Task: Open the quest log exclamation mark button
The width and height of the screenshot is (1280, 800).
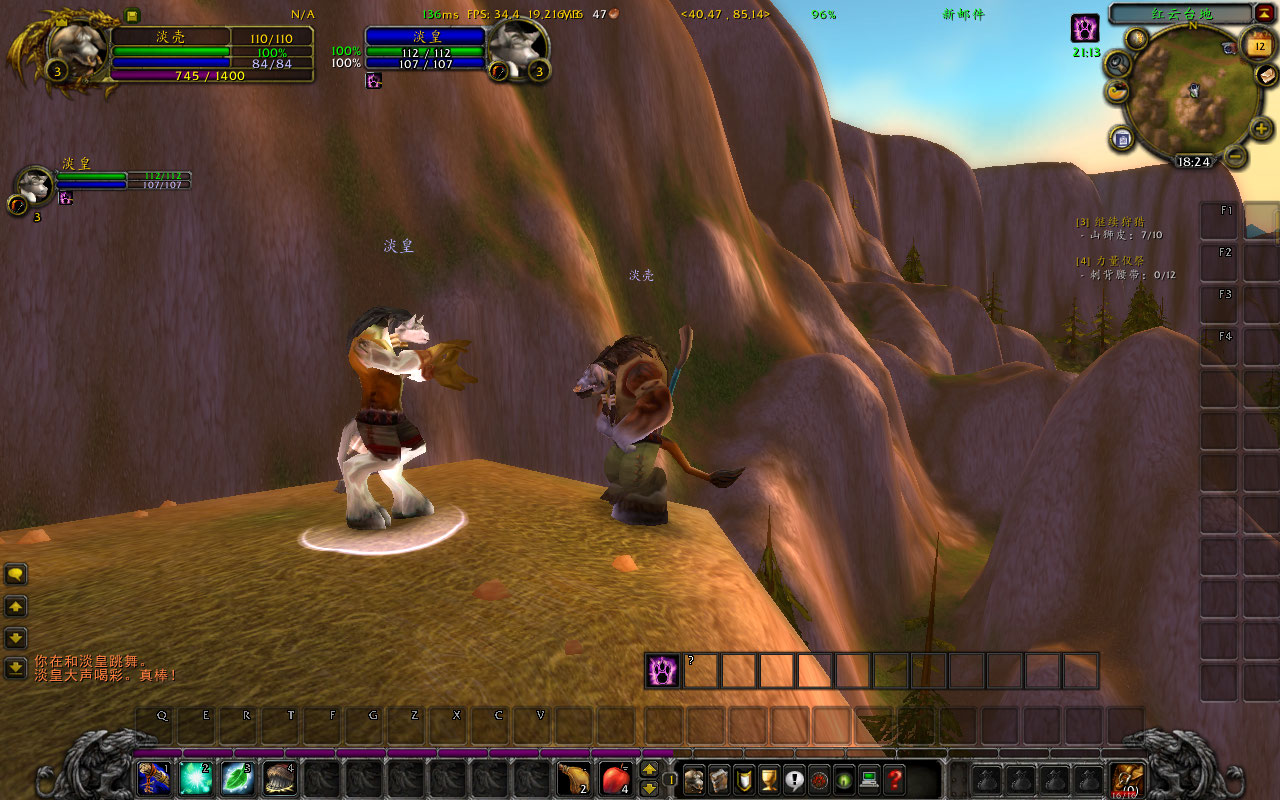Action: tap(794, 778)
